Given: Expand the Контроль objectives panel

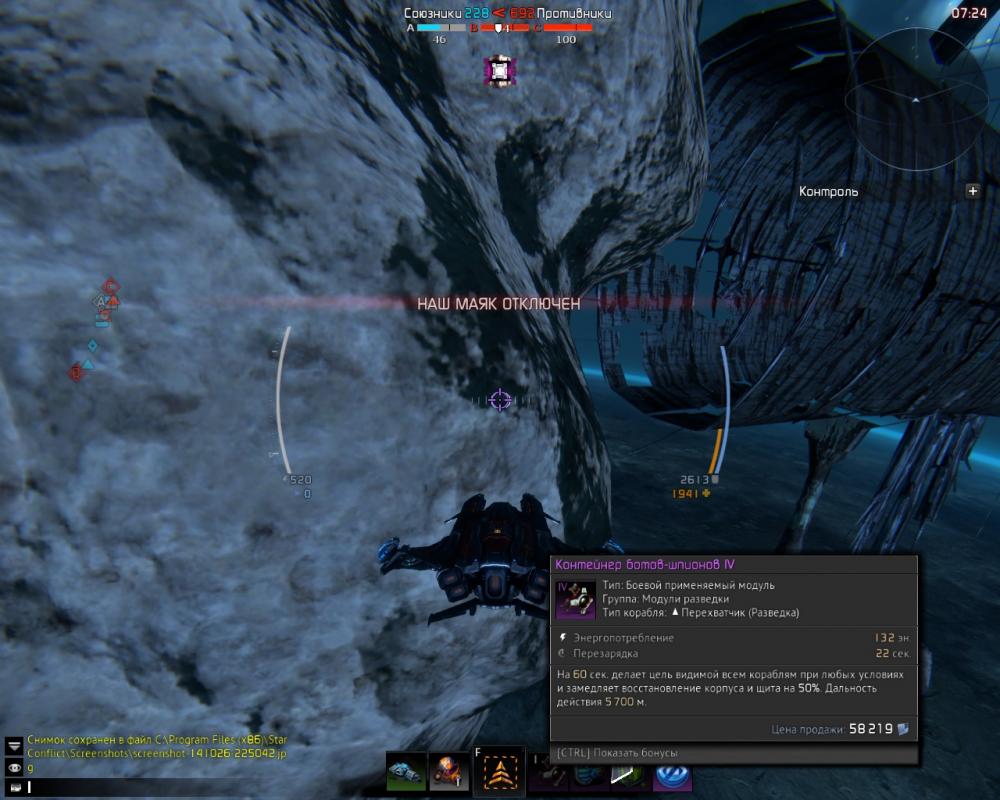Looking at the screenshot, I should (x=972, y=191).
